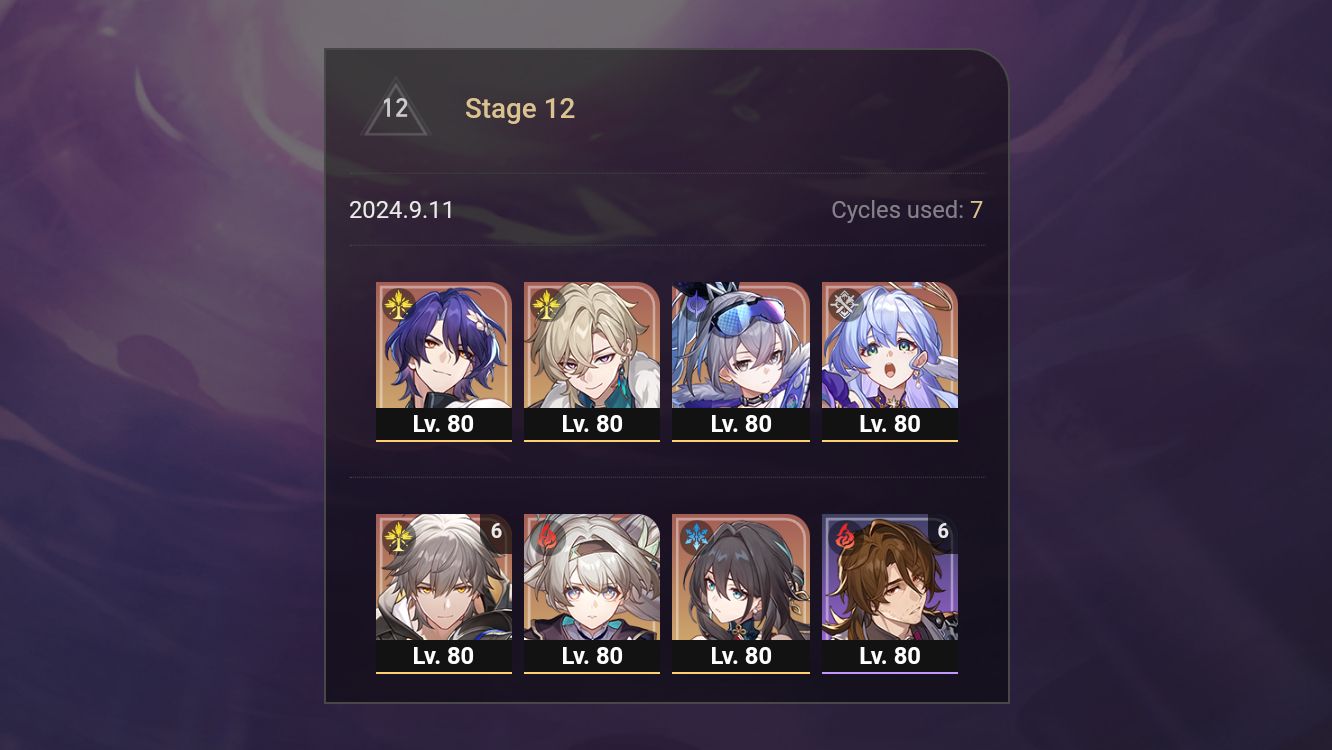Click the triangular Stage 12 emblem
The width and height of the screenshot is (1332, 750).
[395, 108]
